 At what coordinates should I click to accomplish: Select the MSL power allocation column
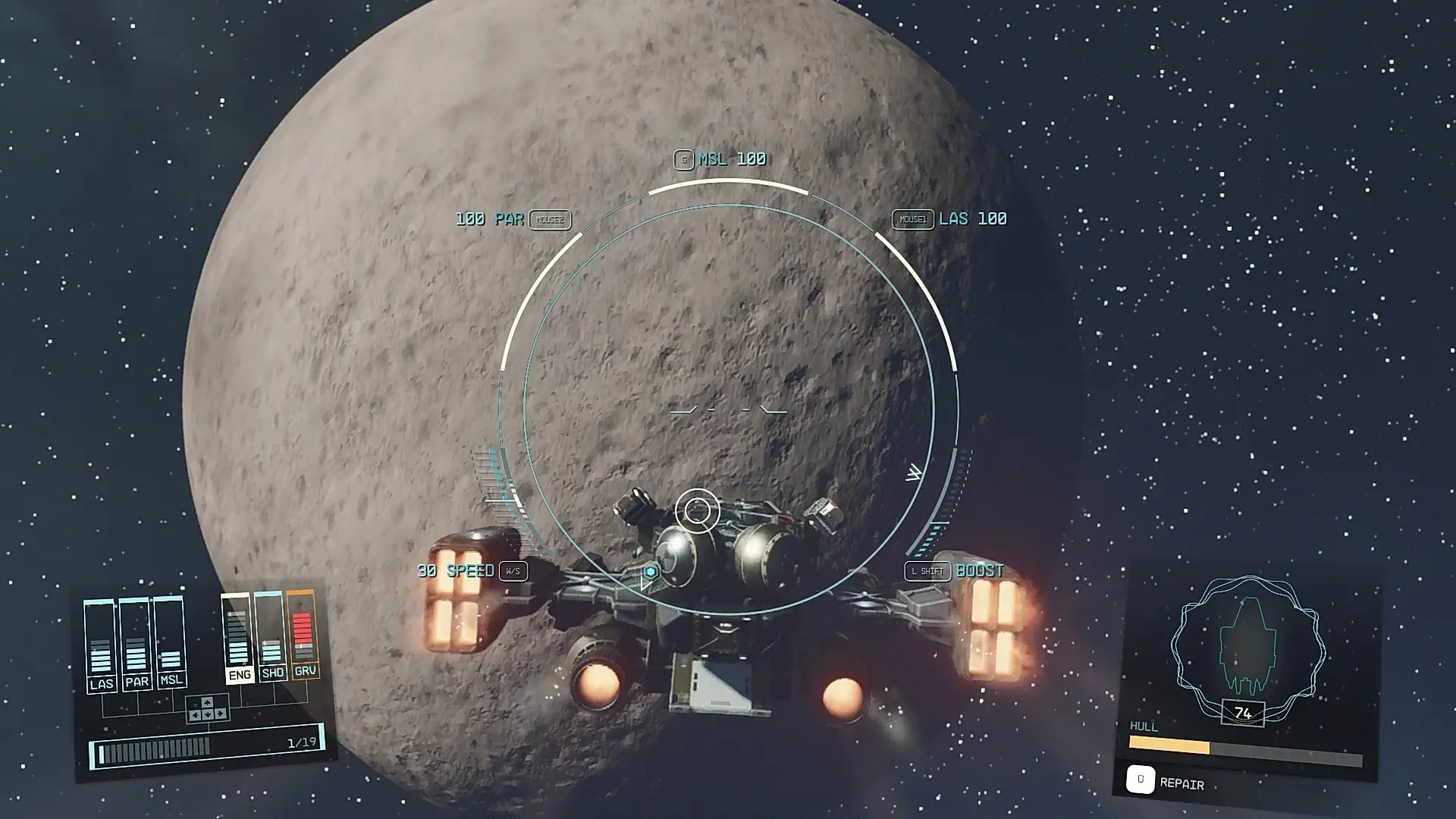[x=171, y=642]
